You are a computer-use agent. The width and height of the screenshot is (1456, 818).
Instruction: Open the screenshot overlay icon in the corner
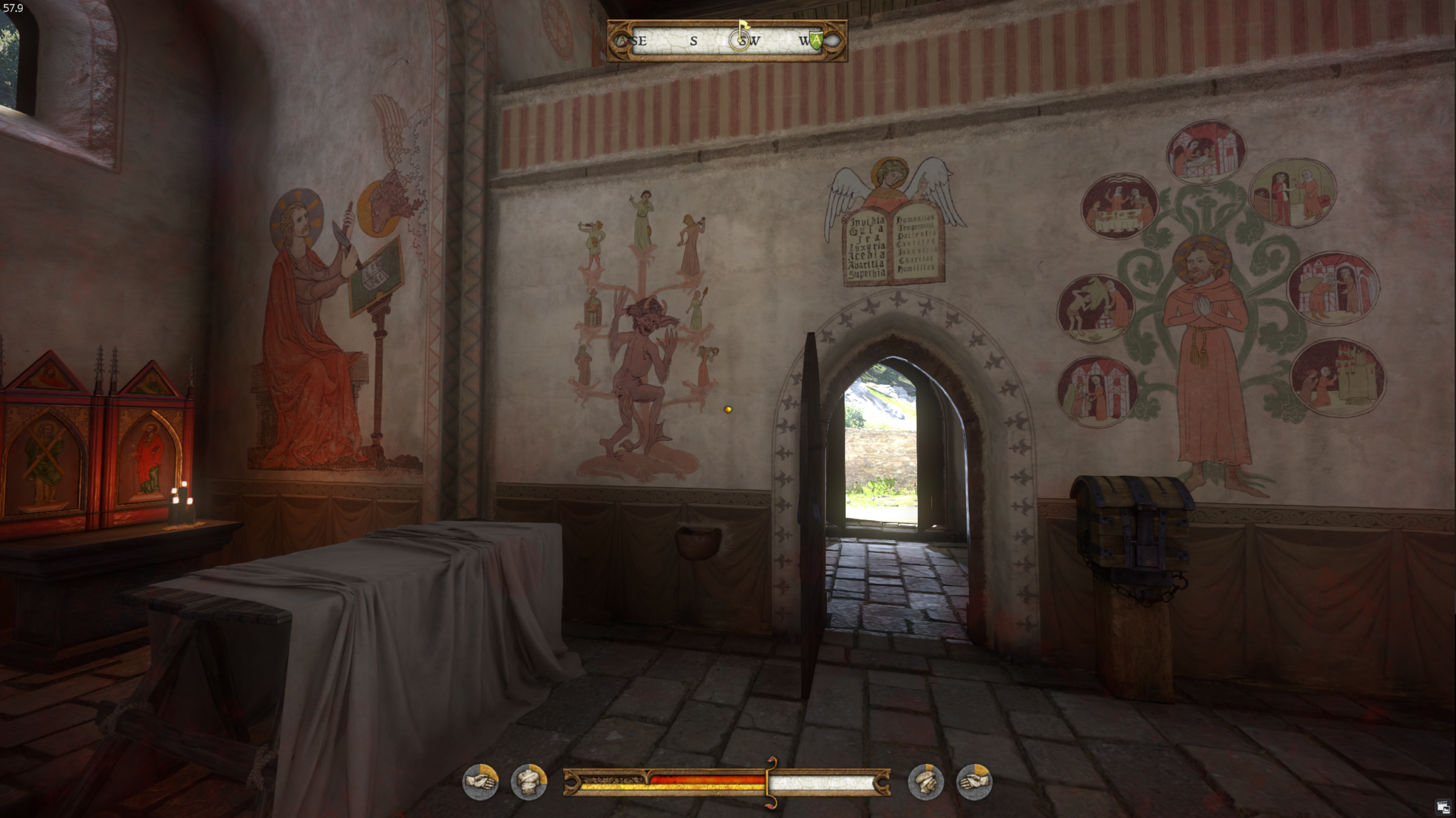(1442, 806)
